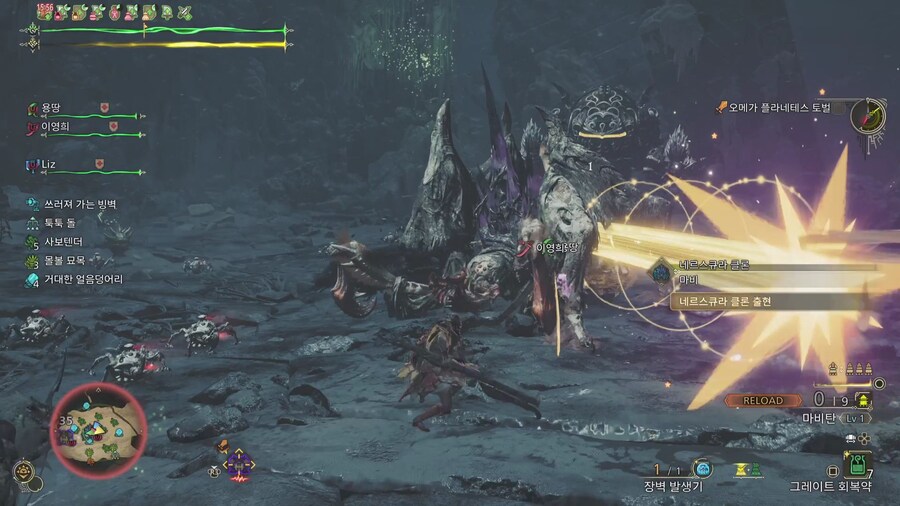The height and width of the screenshot is (506, 900).
Task: Use the 그레이트 회복약 item slot
Action: coord(857,464)
